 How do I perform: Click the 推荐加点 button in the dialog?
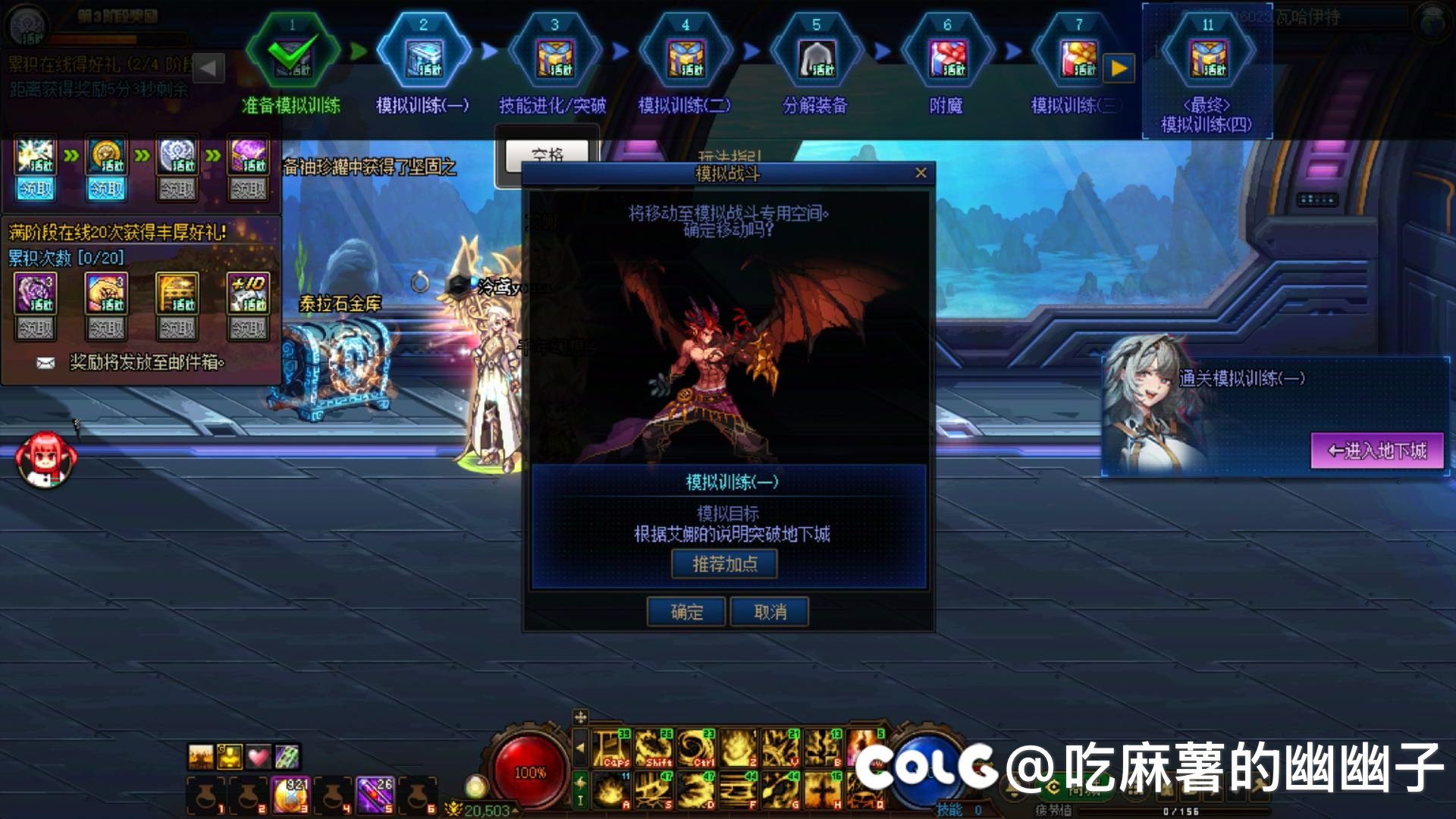[724, 563]
